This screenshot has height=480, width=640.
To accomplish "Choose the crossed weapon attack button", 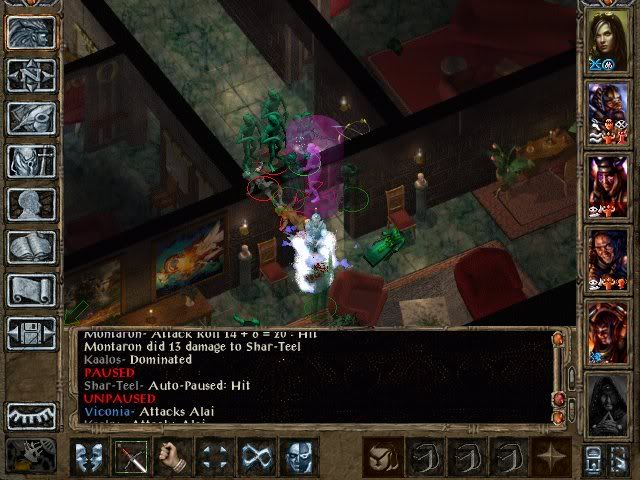I will (x=131, y=457).
